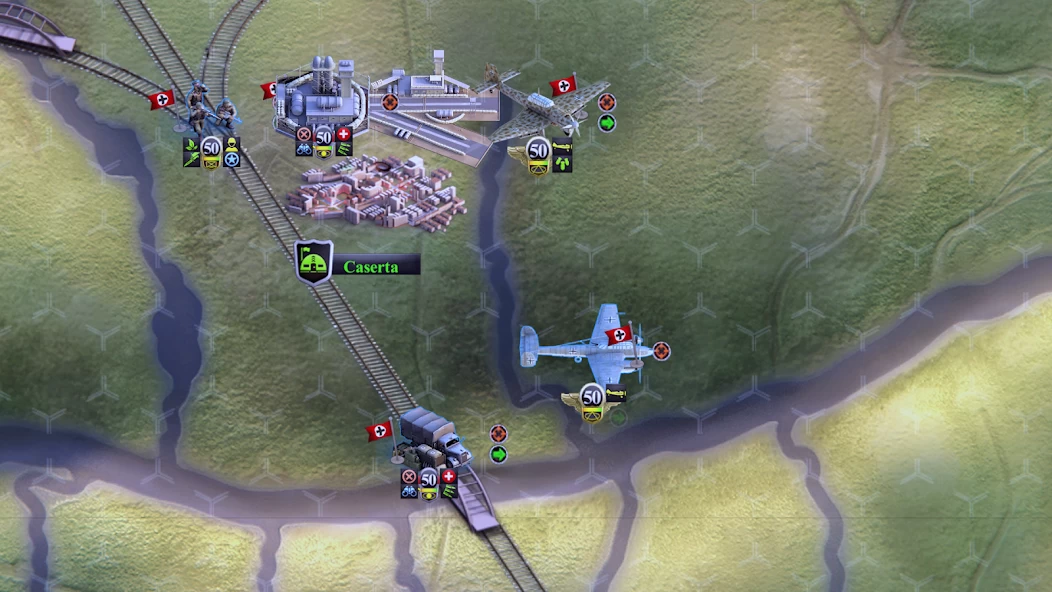
Task: Click the supply truck's red cross icon
Action: pos(449,476)
